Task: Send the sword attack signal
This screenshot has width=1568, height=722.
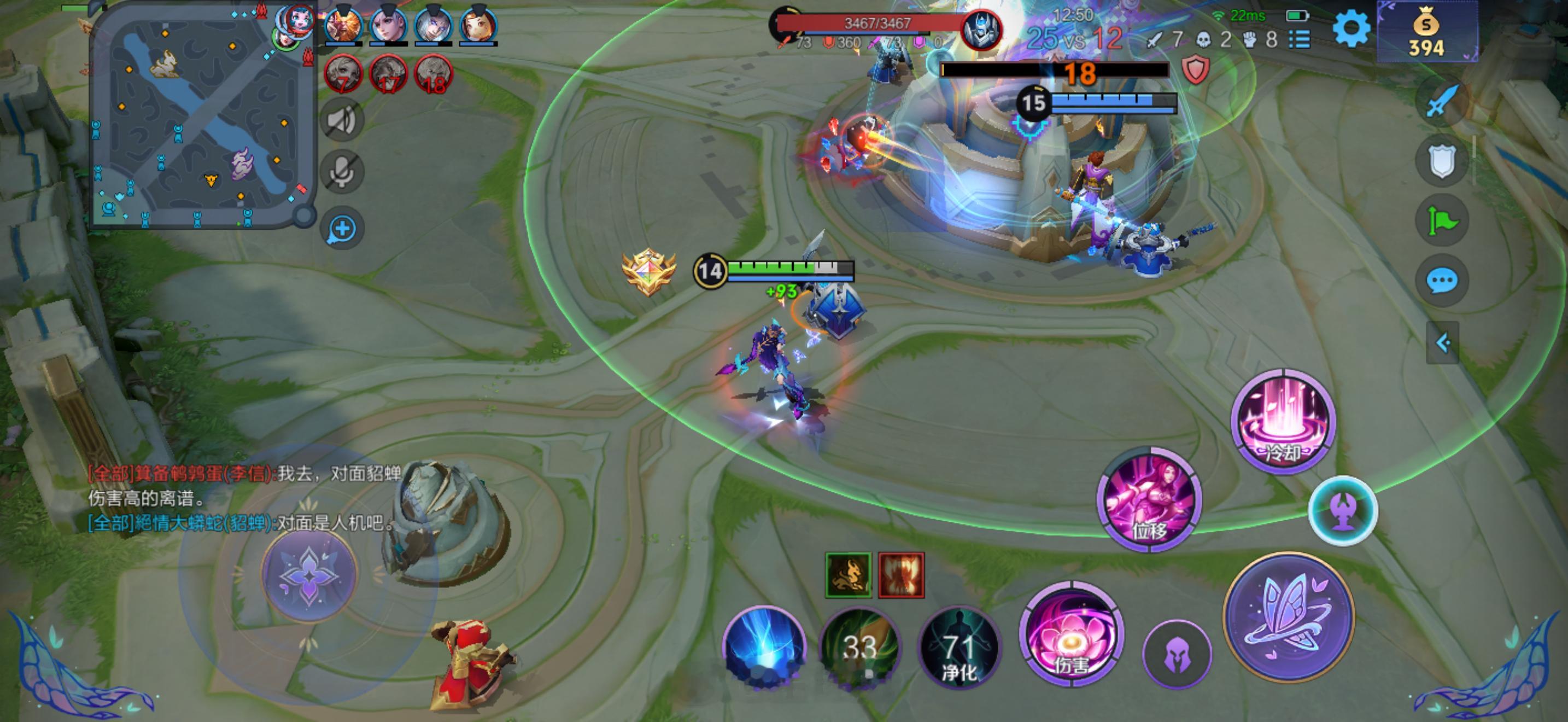Action: click(1442, 102)
